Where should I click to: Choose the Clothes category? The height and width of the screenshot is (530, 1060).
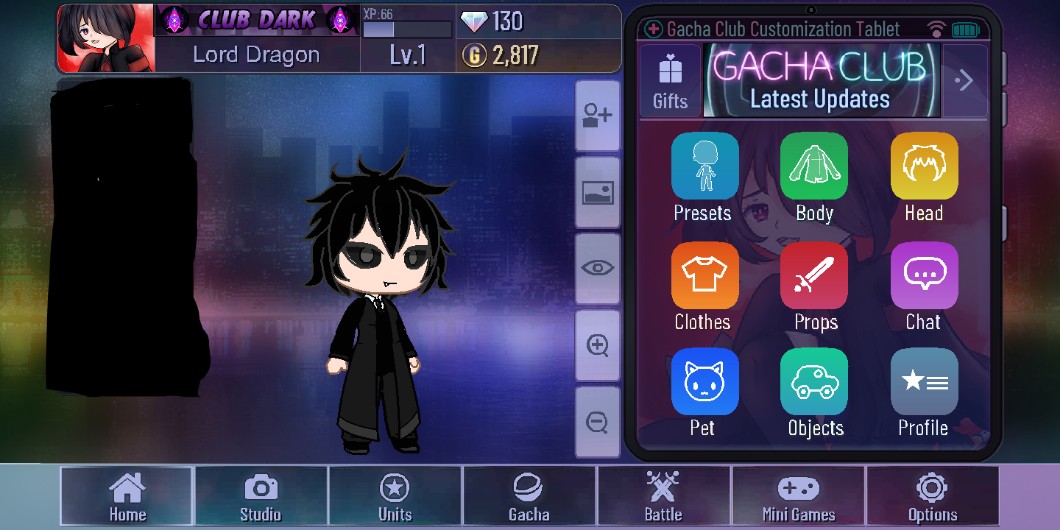pyautogui.click(x=703, y=276)
